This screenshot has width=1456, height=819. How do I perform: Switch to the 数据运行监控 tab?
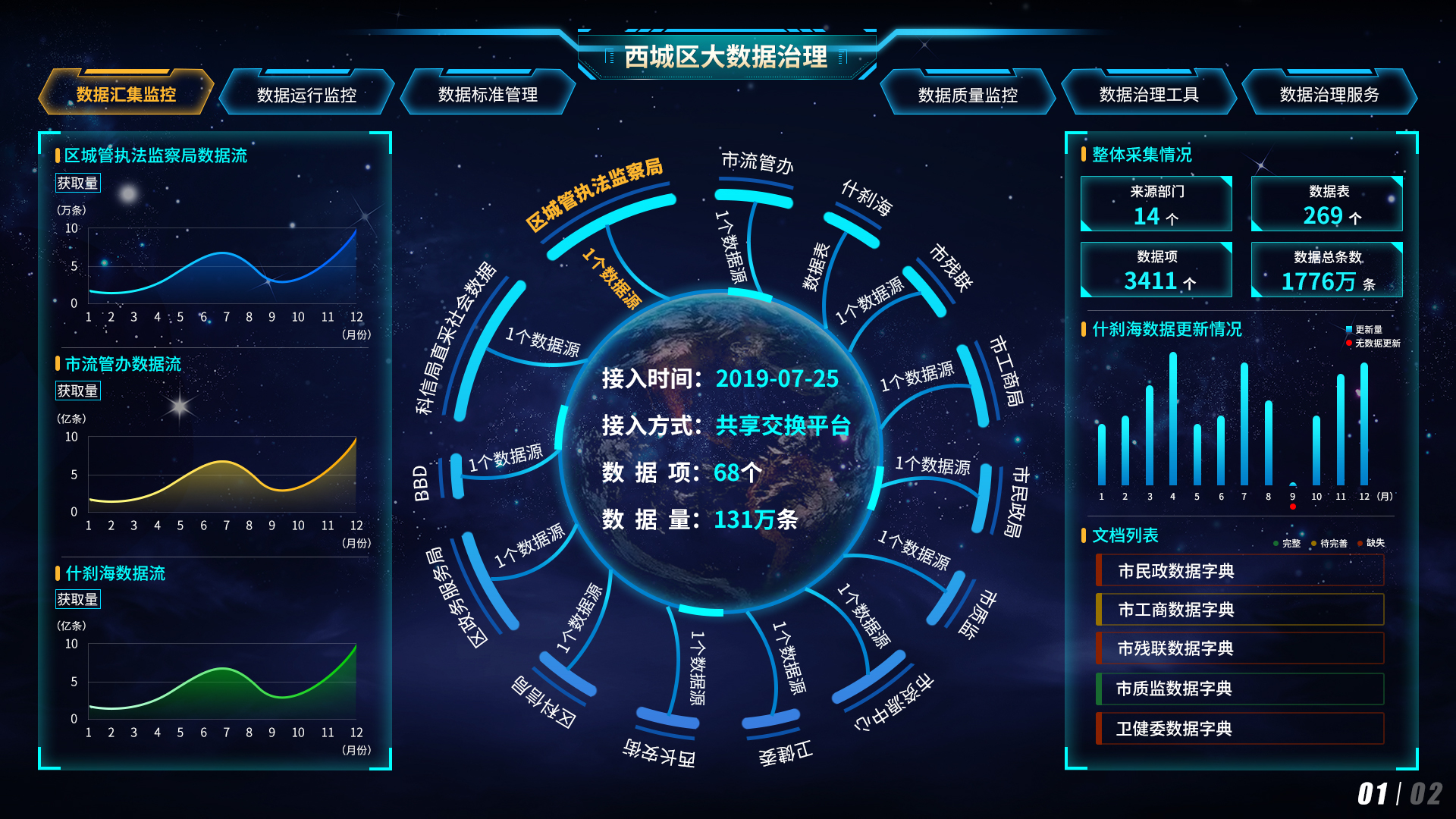pyautogui.click(x=307, y=94)
